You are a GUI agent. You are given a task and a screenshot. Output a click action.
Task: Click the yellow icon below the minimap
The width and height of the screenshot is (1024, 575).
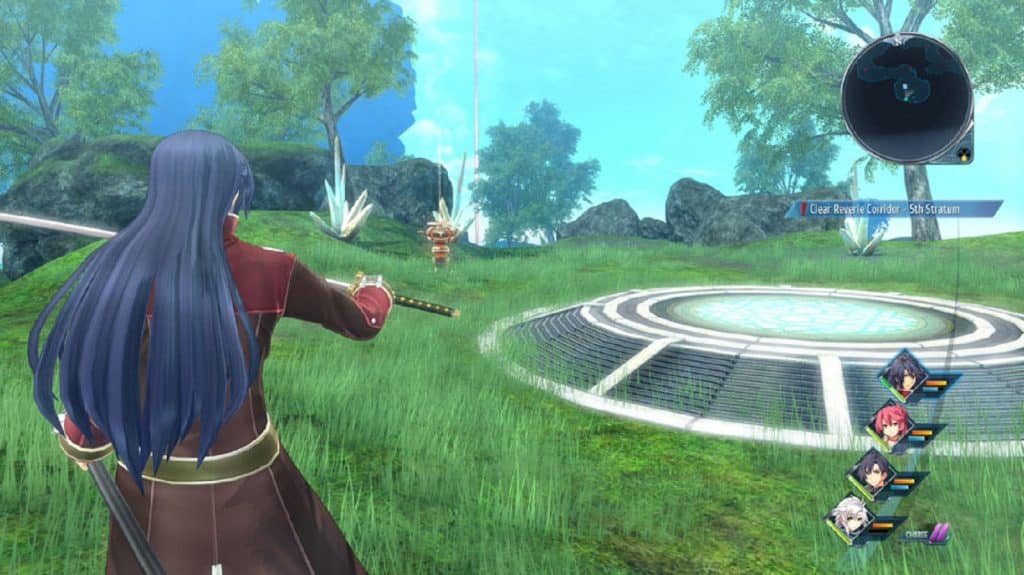[x=962, y=155]
